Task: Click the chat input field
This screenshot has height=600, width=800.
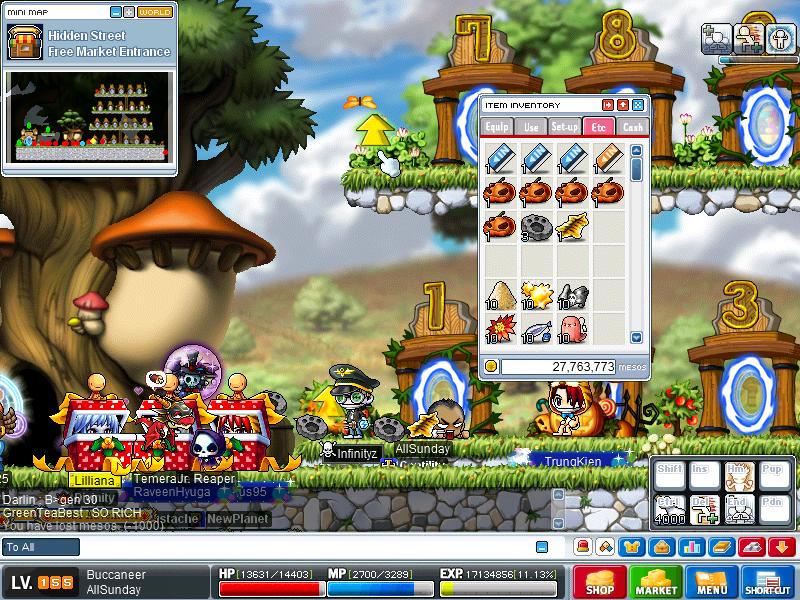Action: [x=300, y=547]
